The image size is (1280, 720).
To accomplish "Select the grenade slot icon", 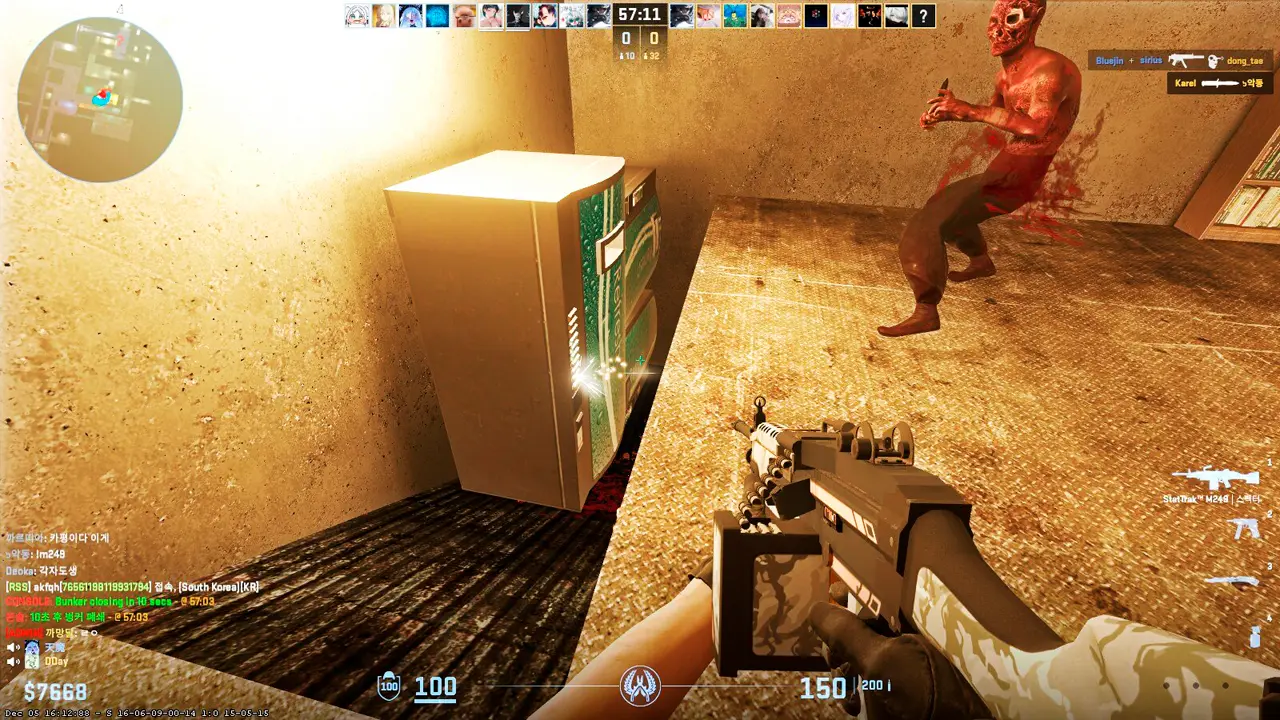I will [x=1254, y=636].
